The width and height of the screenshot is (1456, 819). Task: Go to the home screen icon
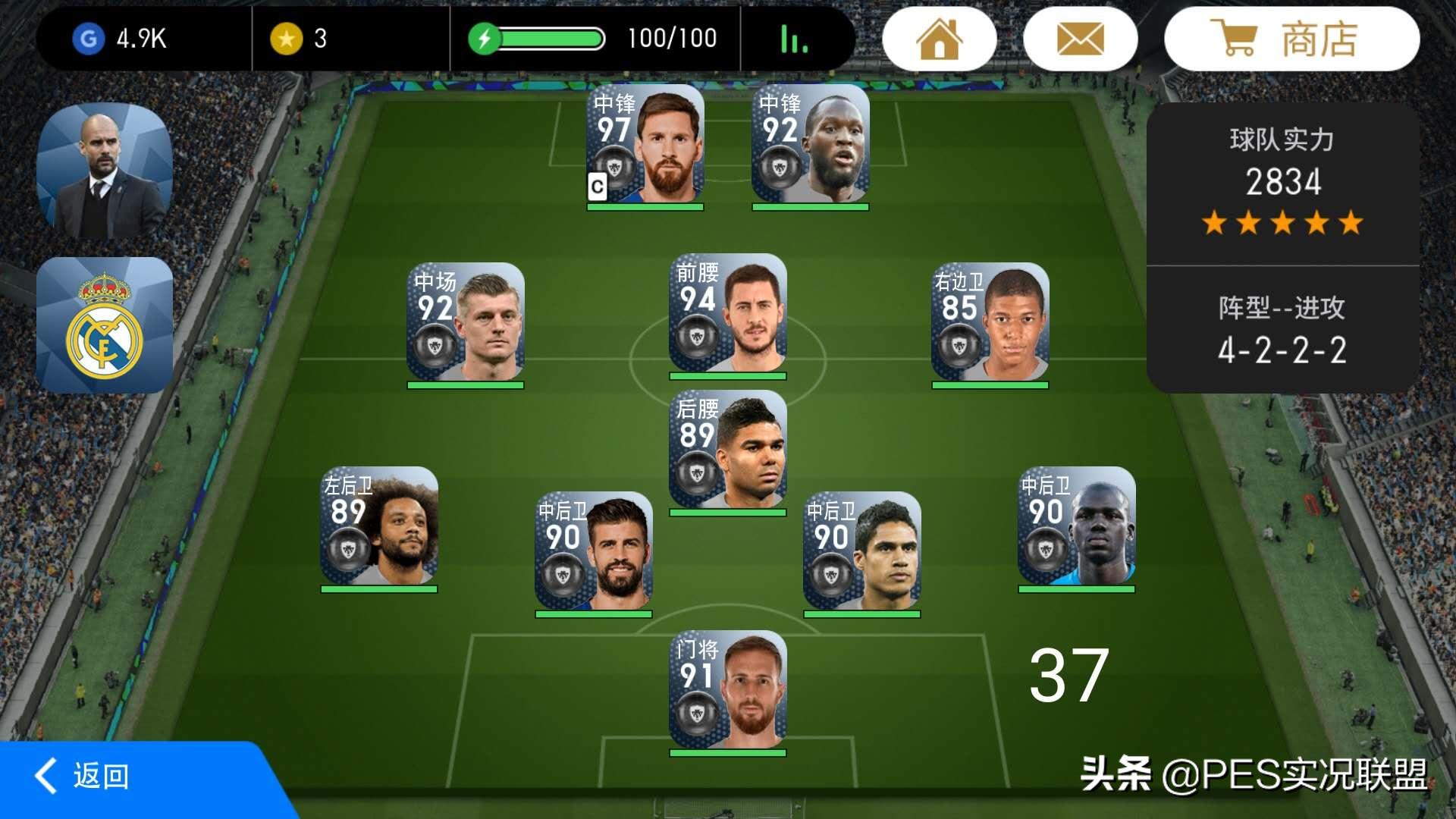pyautogui.click(x=939, y=39)
